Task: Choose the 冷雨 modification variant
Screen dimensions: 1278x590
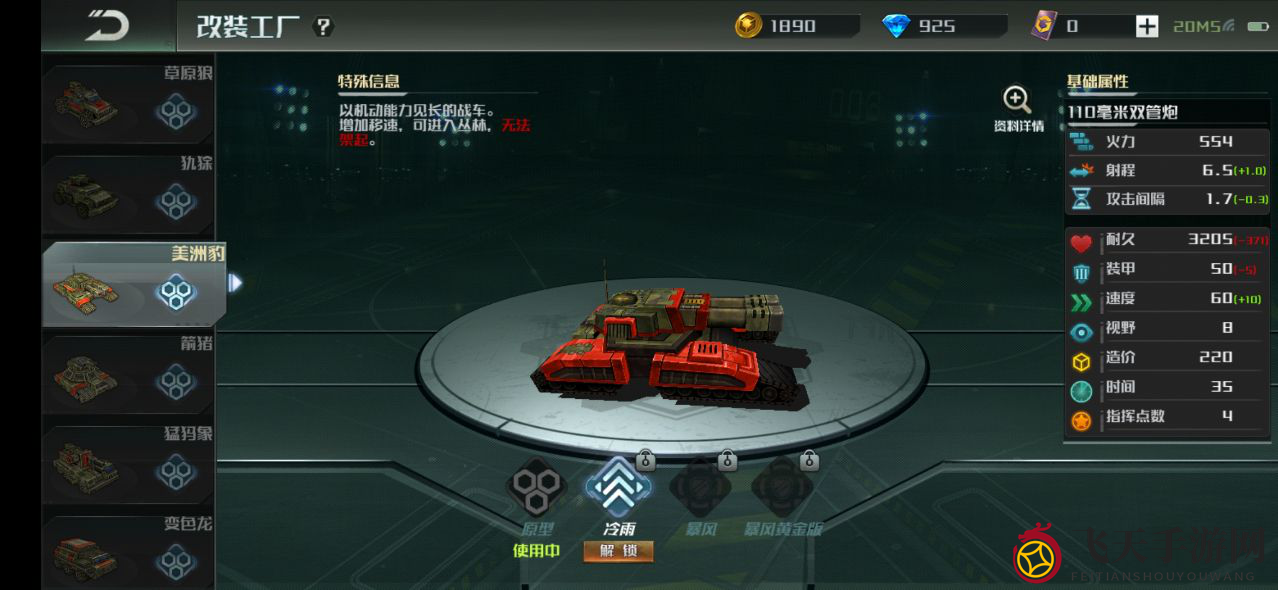Action: (618, 488)
